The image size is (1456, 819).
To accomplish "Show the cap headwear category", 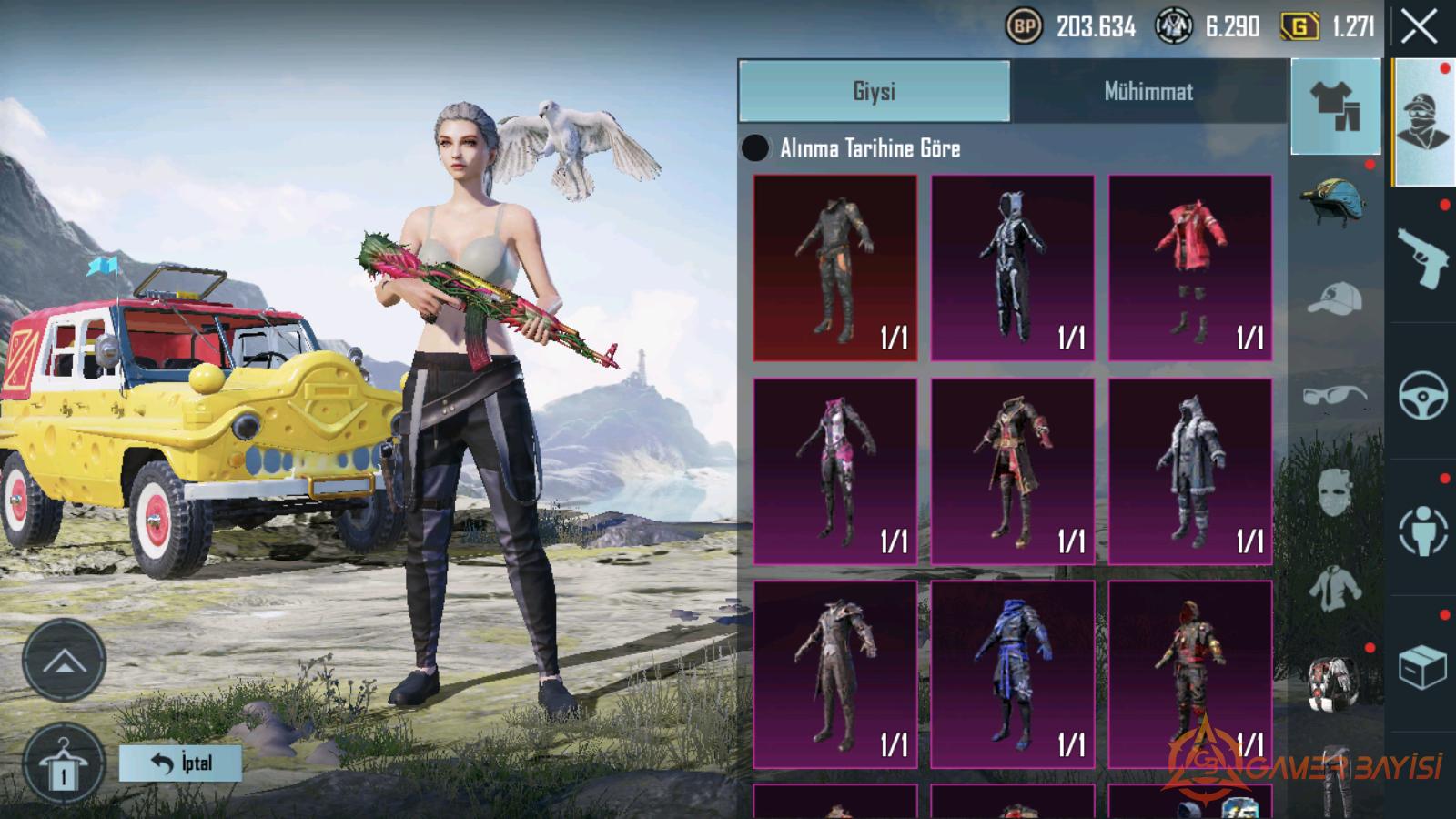I will [1334, 298].
